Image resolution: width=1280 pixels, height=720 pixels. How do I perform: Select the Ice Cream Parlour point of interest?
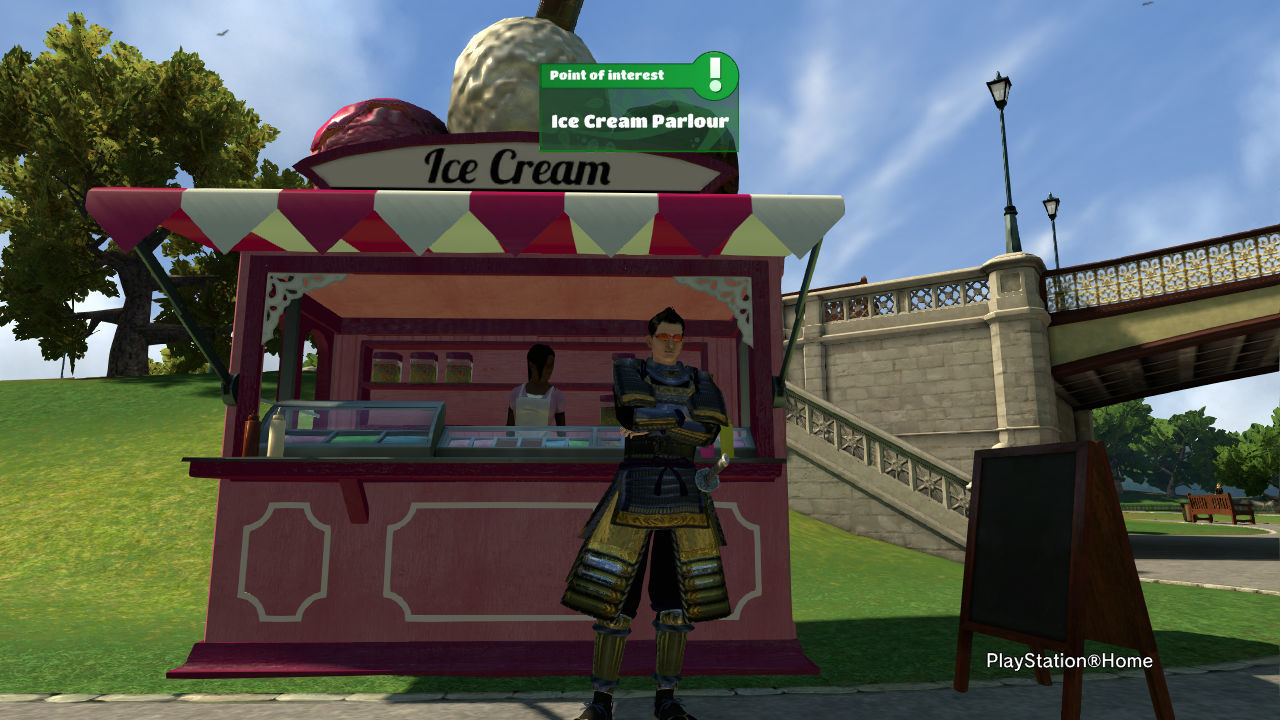639,121
